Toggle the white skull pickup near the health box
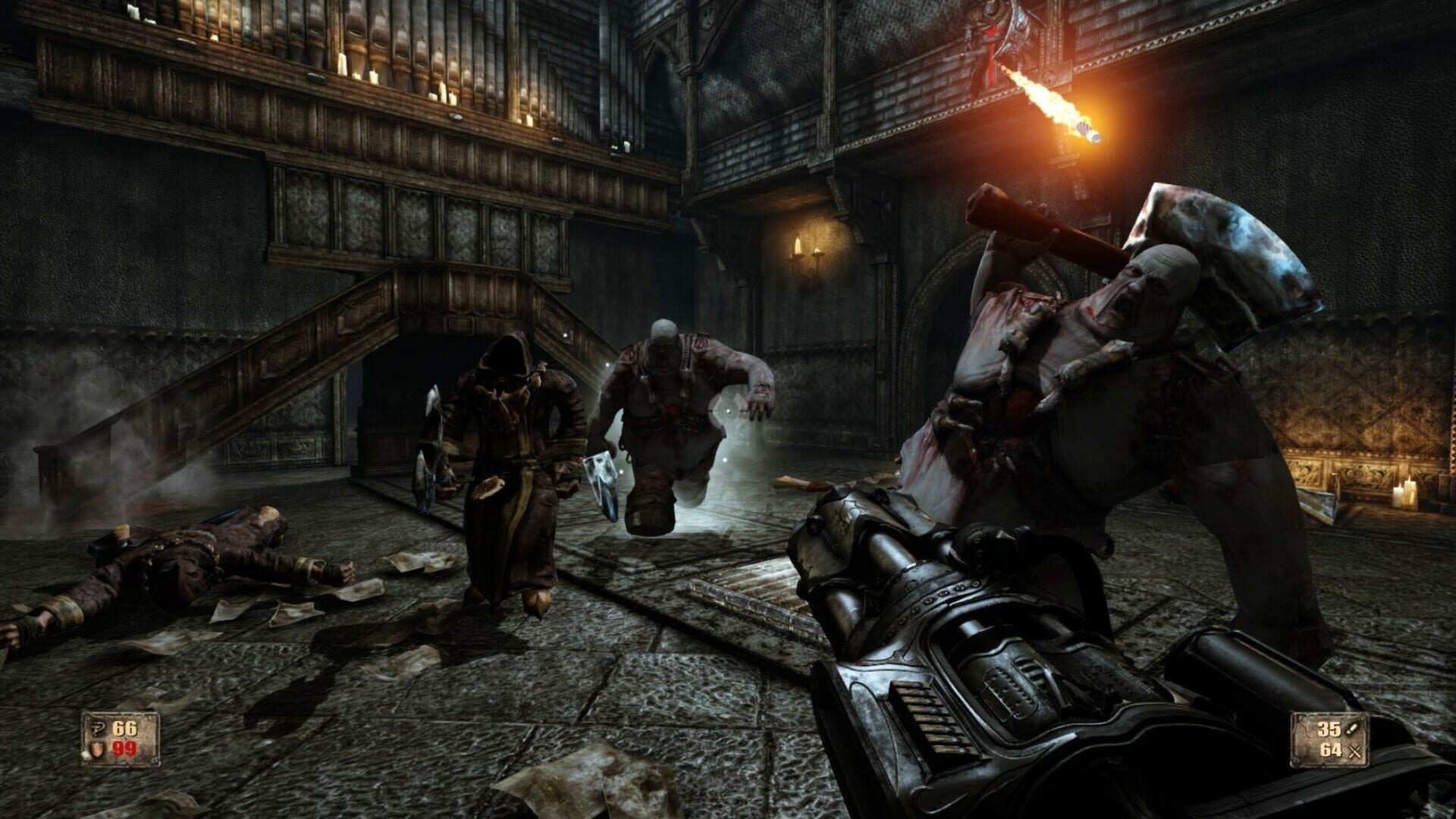 (x=86, y=755)
